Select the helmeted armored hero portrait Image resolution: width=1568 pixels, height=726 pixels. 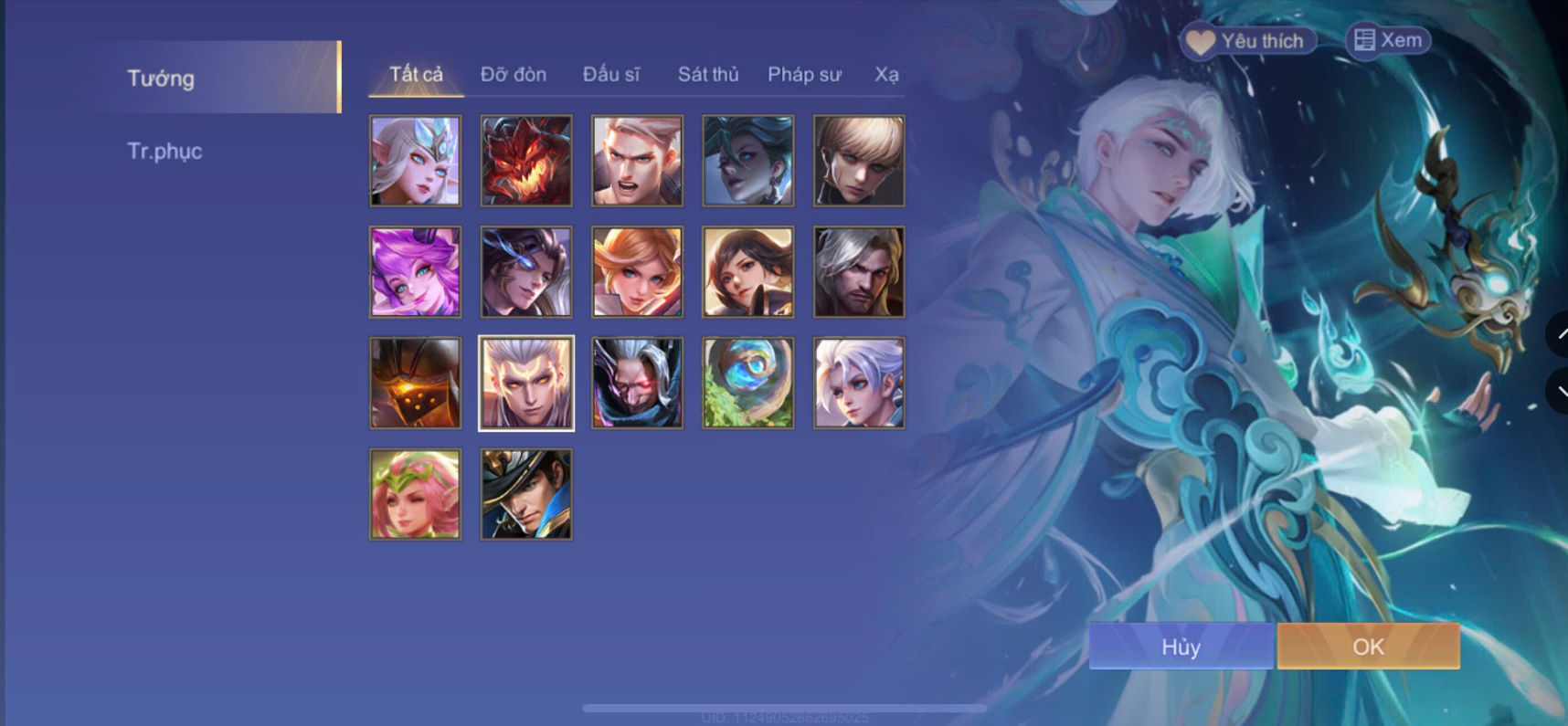click(415, 383)
